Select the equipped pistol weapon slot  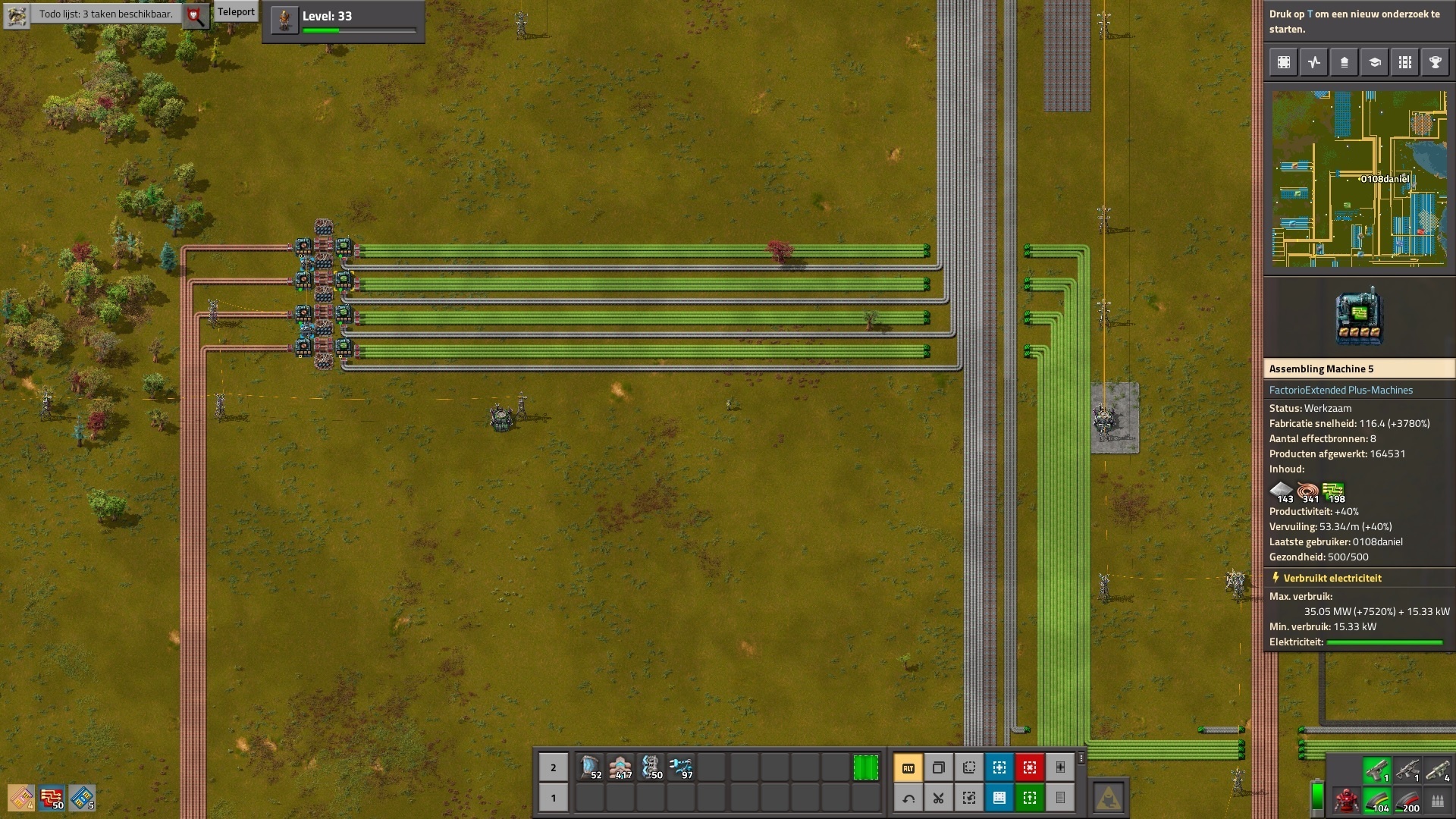point(1376,770)
